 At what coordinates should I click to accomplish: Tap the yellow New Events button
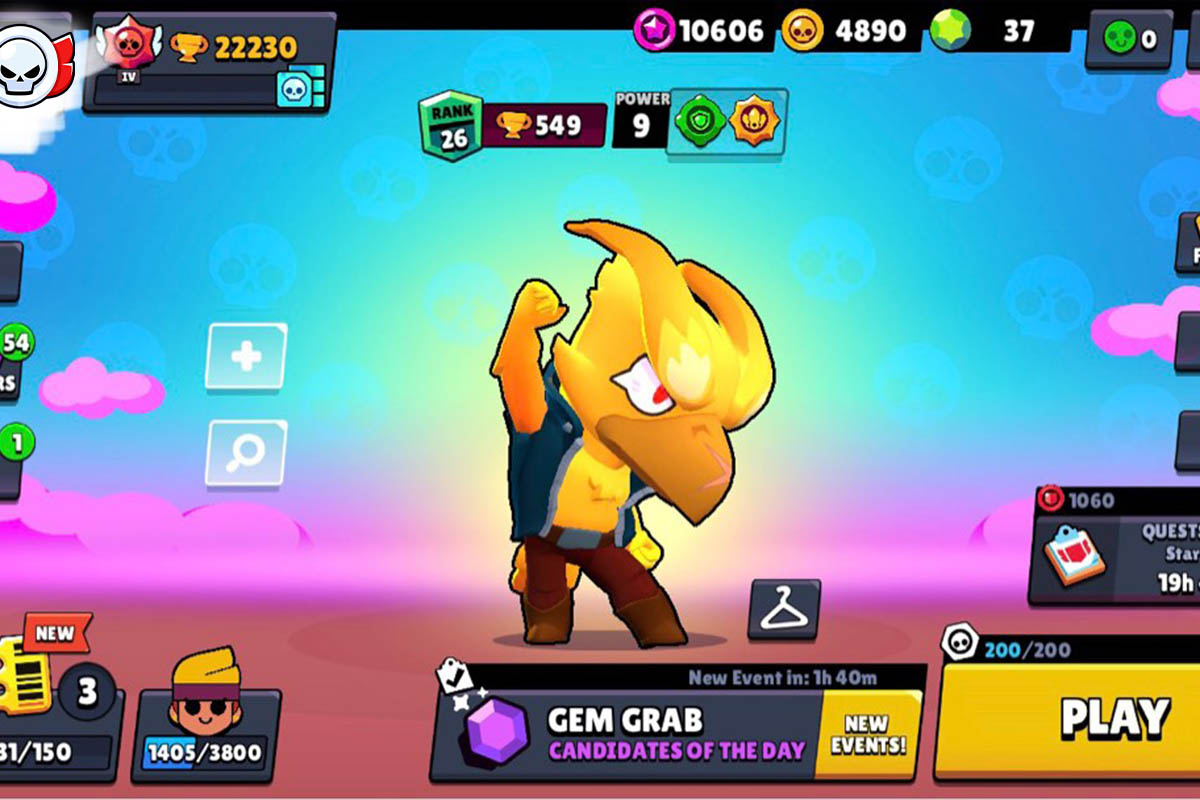point(867,734)
